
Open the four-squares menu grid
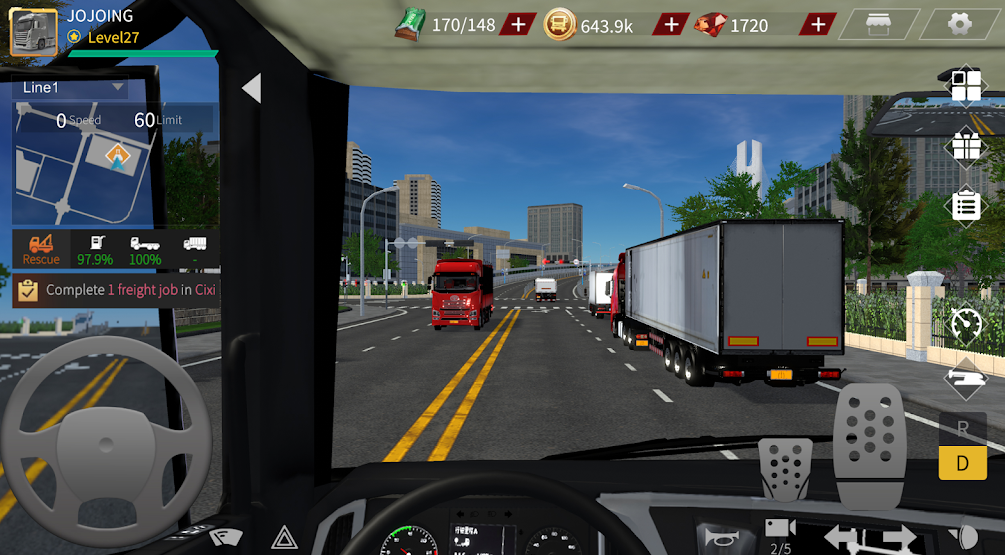pos(966,86)
